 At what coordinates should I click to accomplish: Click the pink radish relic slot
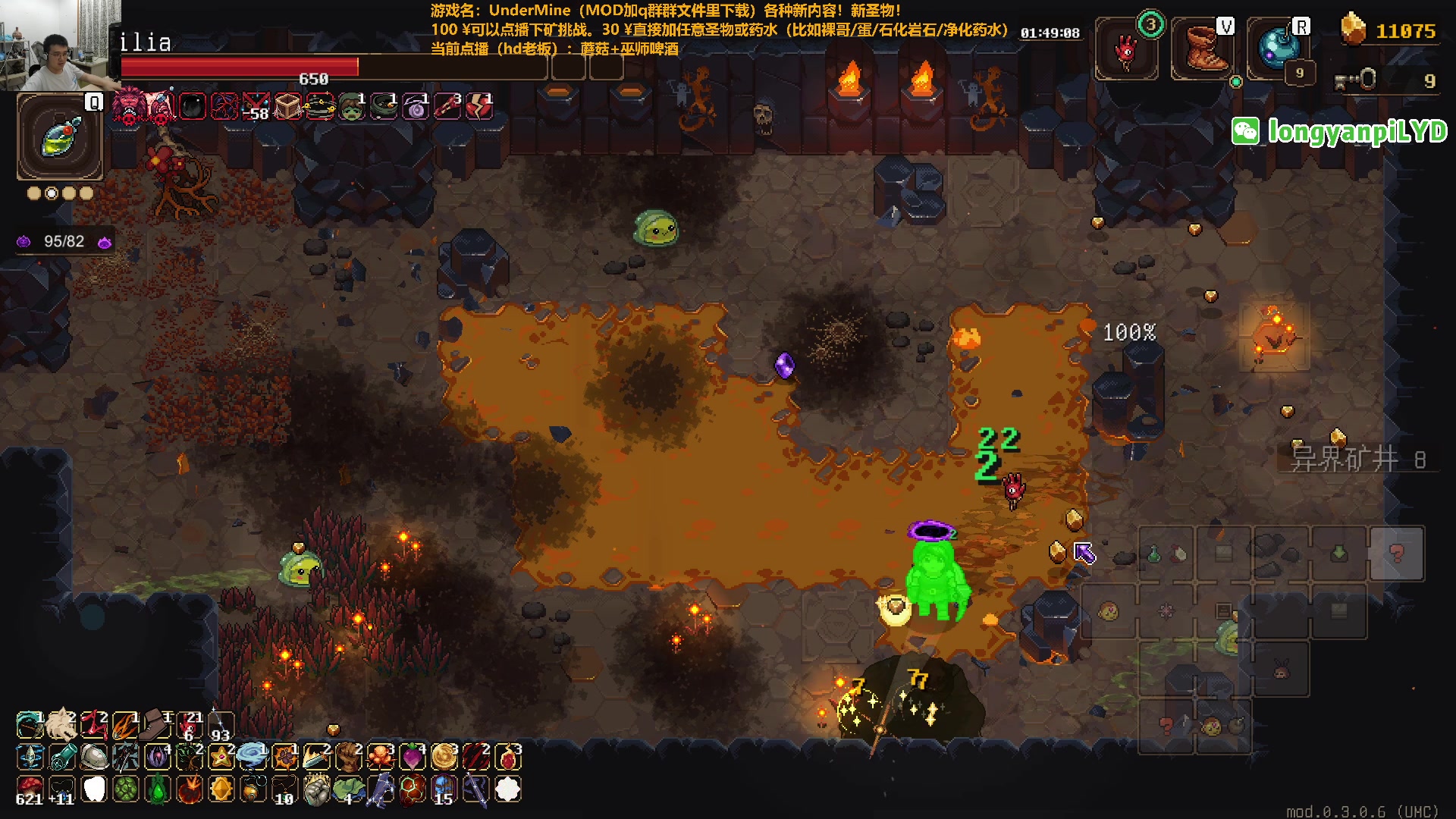(x=412, y=756)
